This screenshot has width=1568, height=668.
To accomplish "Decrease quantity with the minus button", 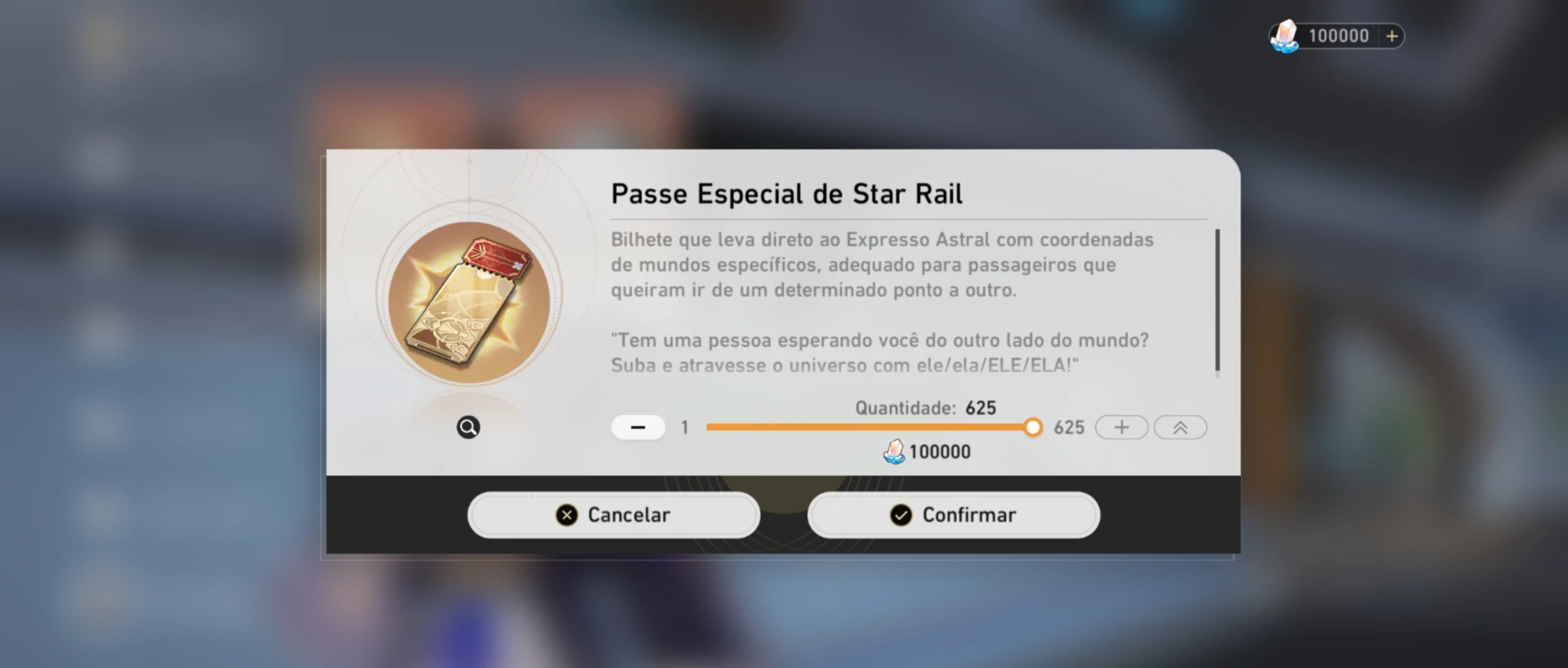I will click(x=638, y=427).
